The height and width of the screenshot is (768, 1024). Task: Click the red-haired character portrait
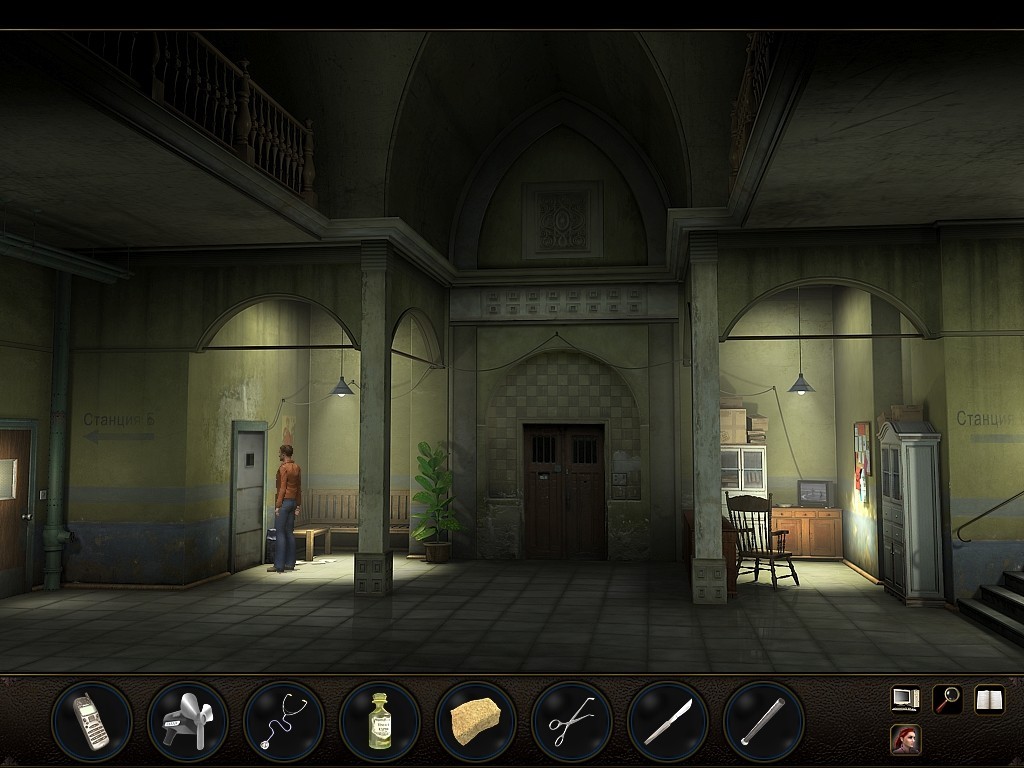coord(905,740)
